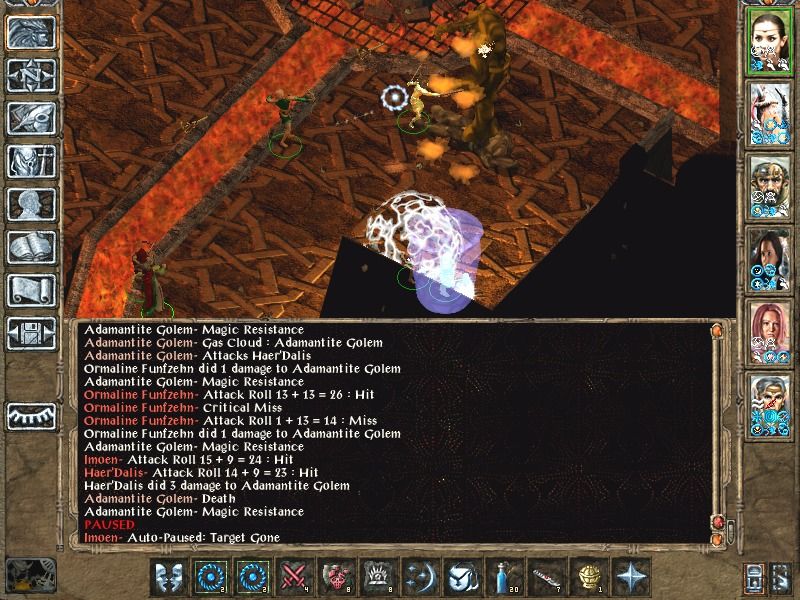This screenshot has width=800, height=600.
Task: Click the blue four-pointed star icon
Action: pyautogui.click(x=630, y=578)
